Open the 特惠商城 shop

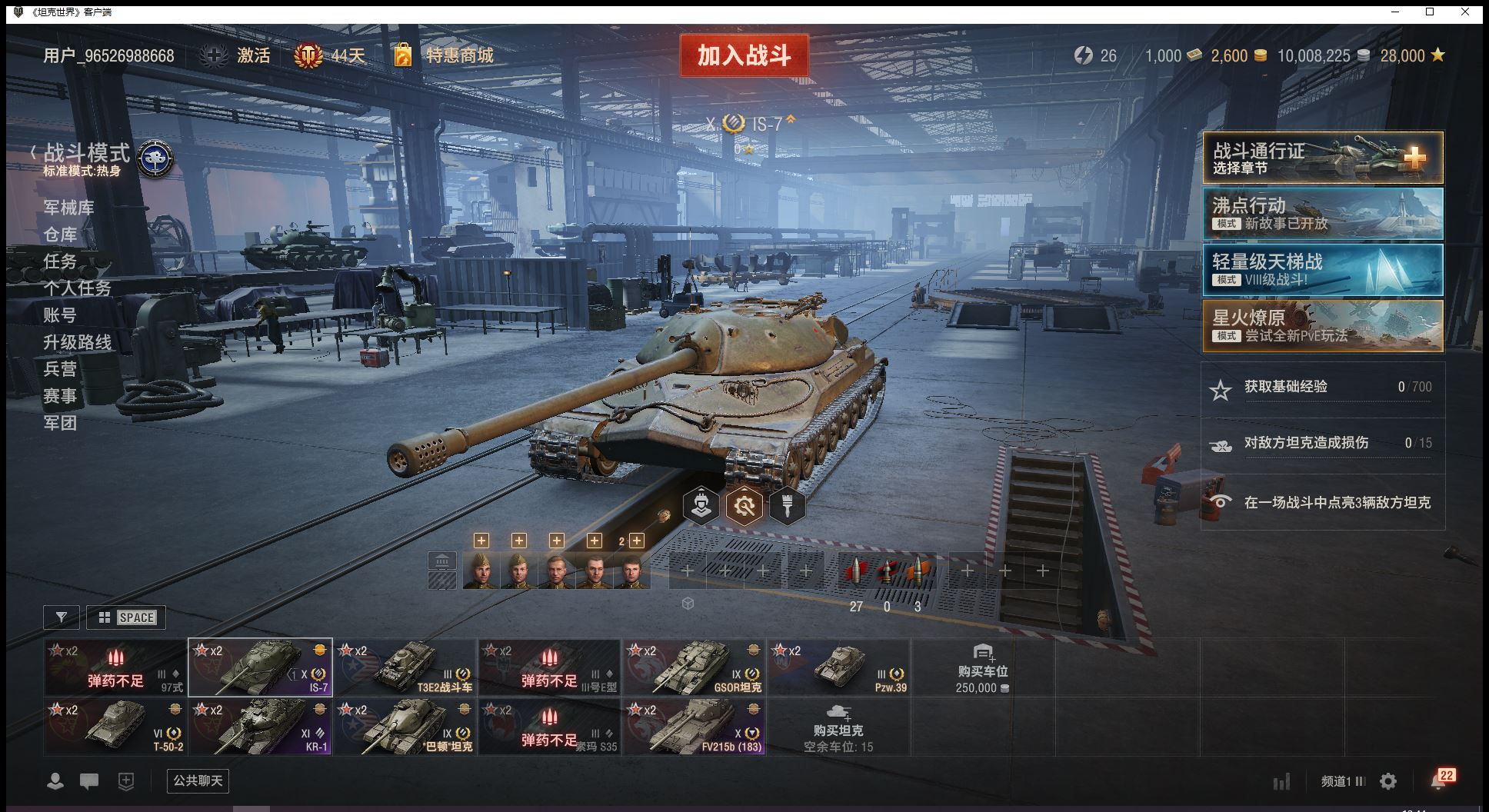[x=459, y=55]
